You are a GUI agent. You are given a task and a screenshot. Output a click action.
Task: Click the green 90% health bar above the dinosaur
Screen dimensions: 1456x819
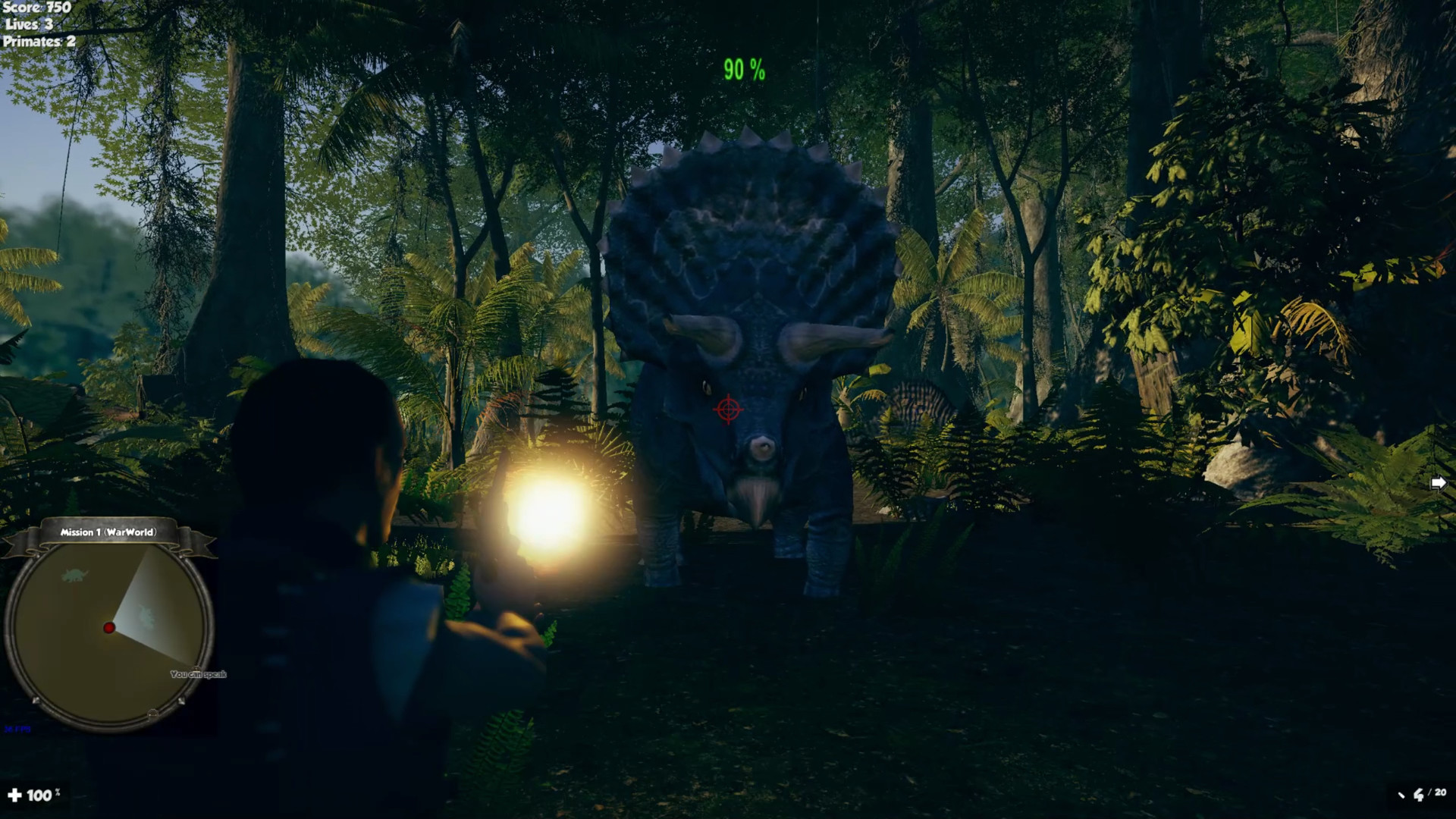(743, 69)
